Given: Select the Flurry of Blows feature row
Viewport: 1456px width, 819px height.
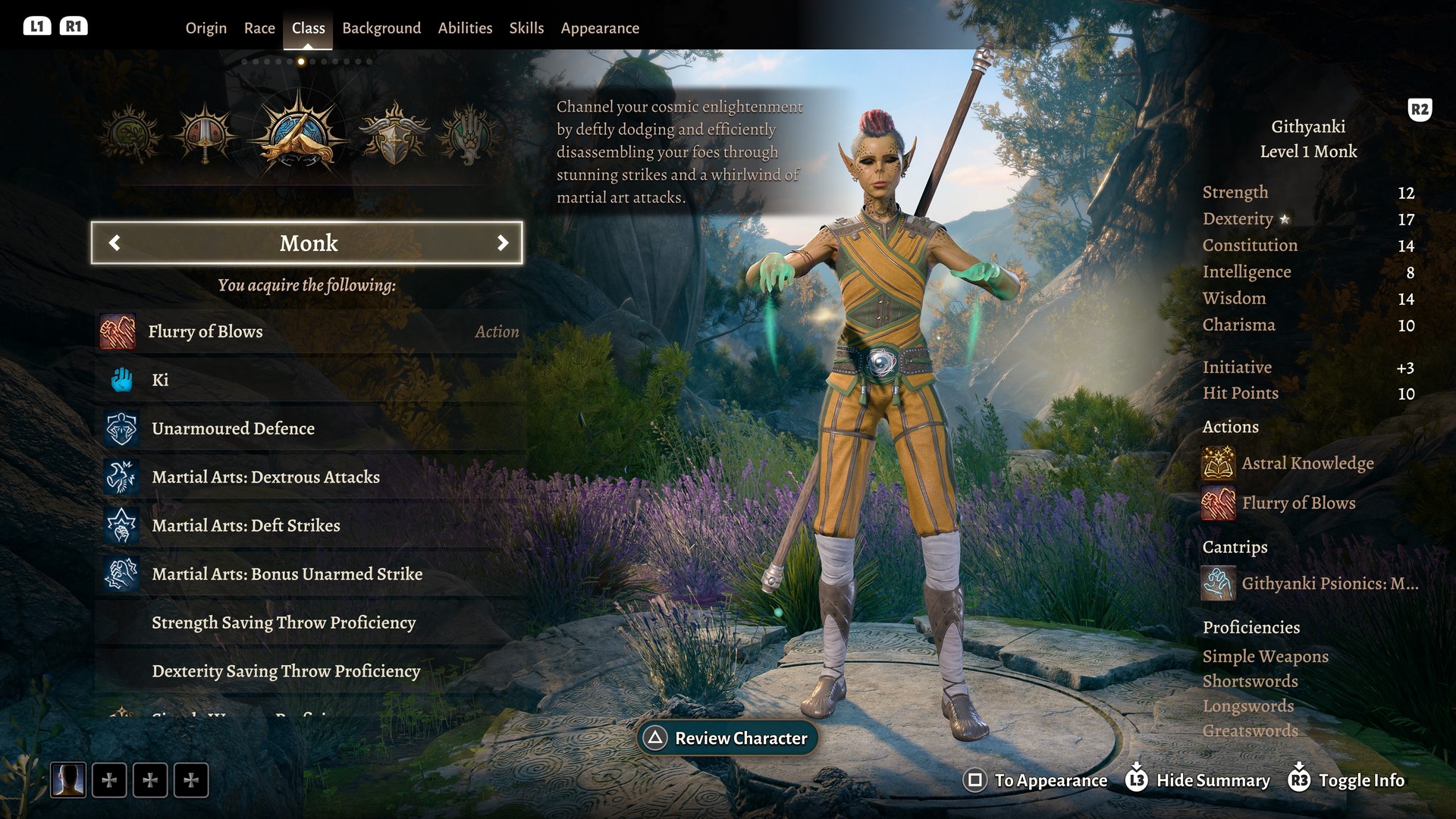Looking at the screenshot, I should pos(309,331).
